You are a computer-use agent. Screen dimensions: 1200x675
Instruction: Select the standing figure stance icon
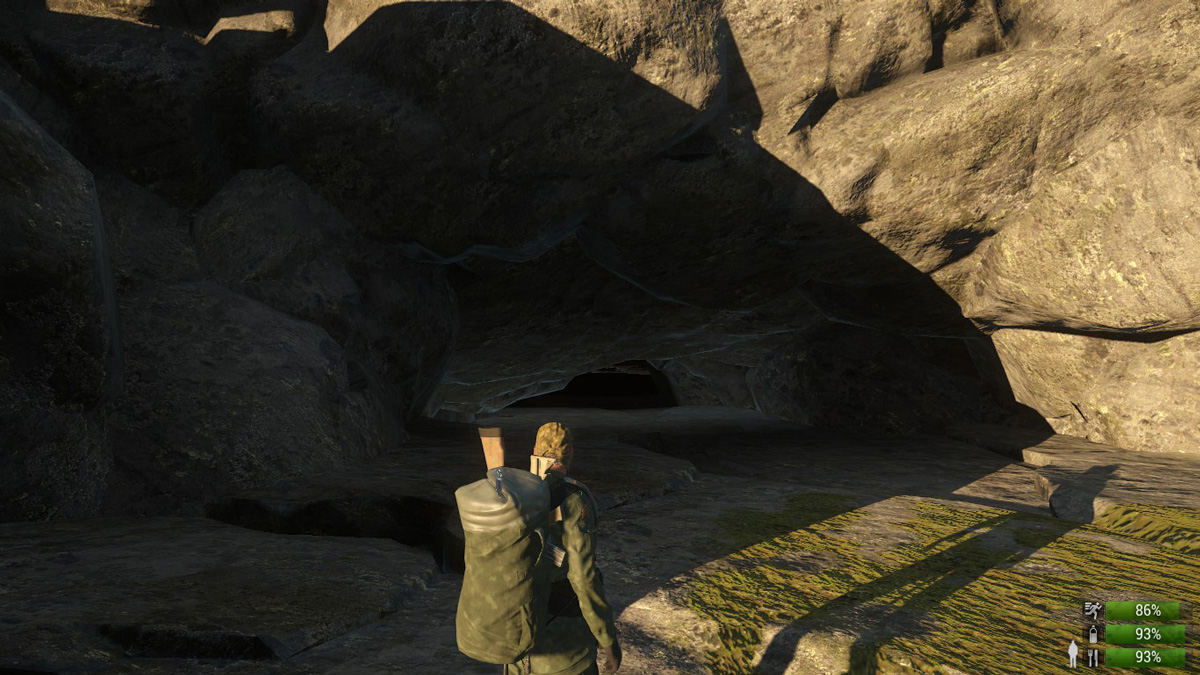tap(1073, 654)
